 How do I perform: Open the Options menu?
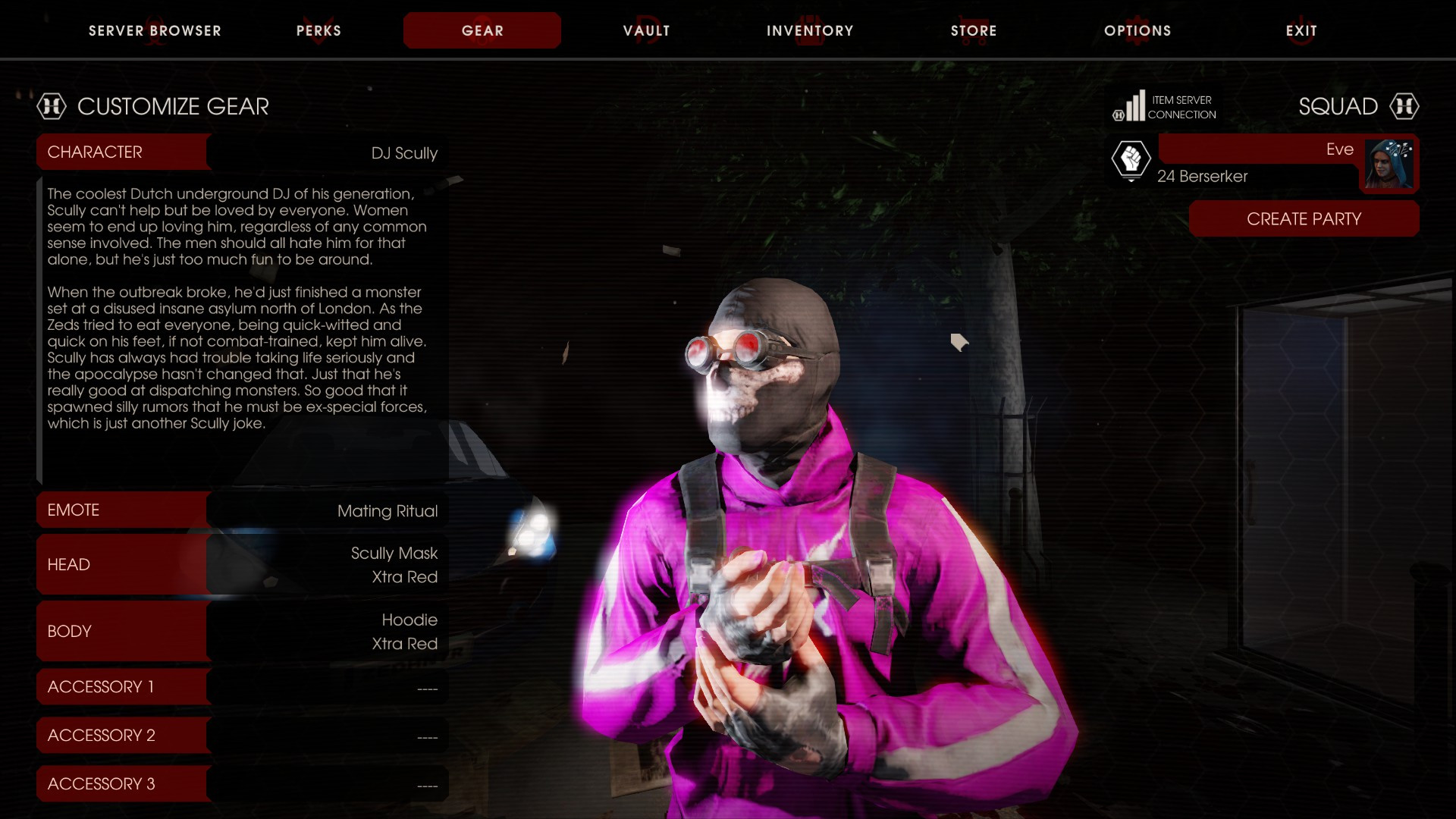click(1137, 30)
